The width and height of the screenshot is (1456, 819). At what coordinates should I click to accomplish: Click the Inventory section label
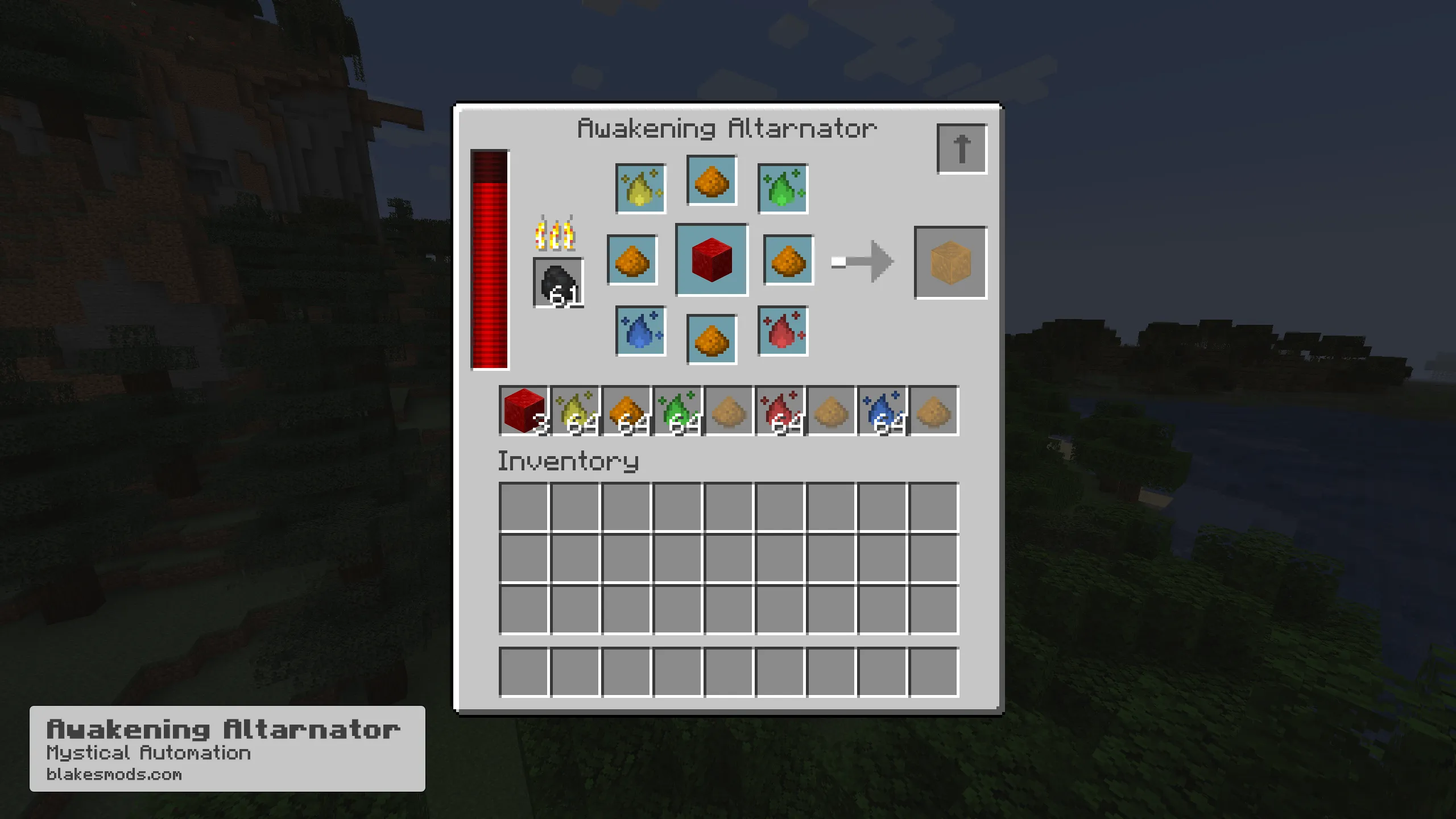569,462
